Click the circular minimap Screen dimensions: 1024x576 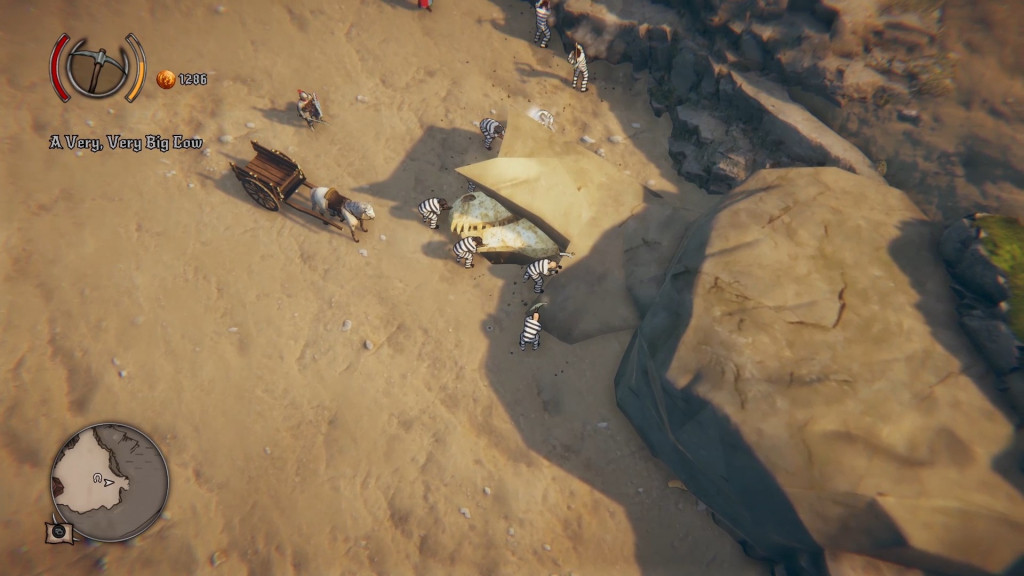pyautogui.click(x=110, y=482)
